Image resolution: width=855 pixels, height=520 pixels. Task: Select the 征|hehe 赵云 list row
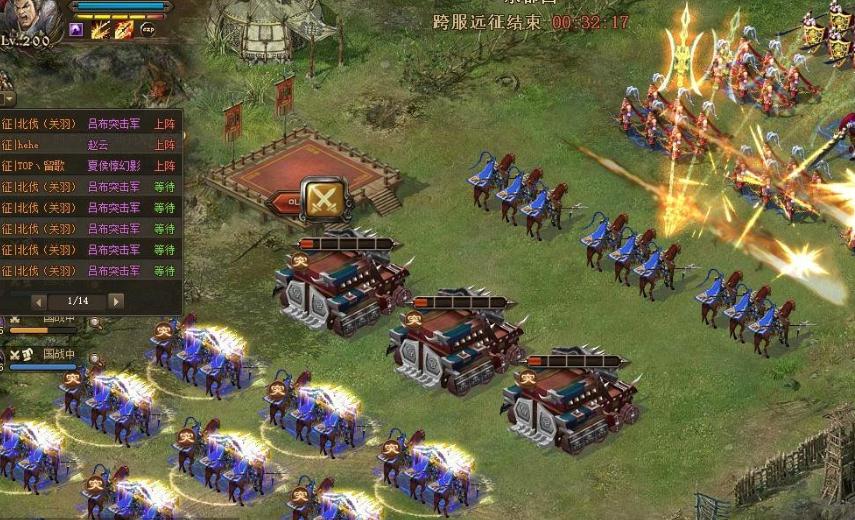click(x=89, y=145)
